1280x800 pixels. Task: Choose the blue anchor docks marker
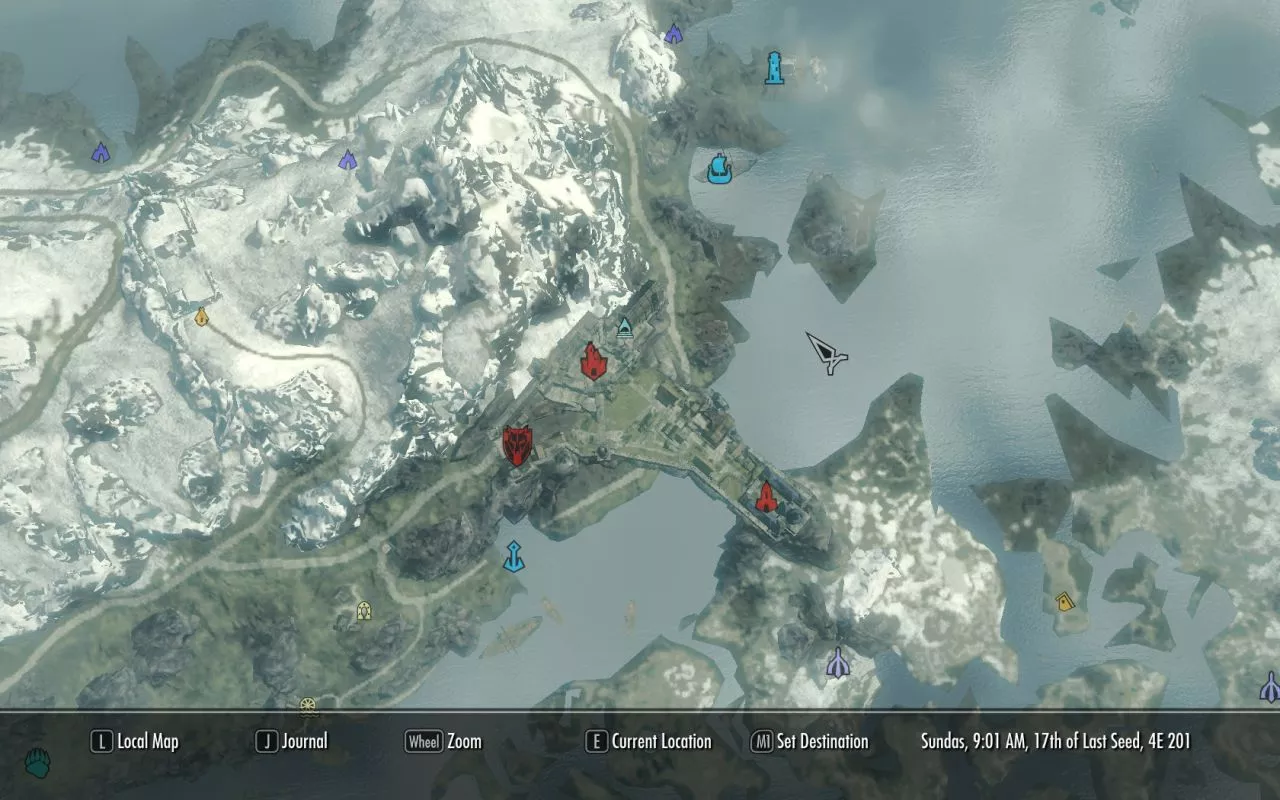pyautogui.click(x=514, y=556)
